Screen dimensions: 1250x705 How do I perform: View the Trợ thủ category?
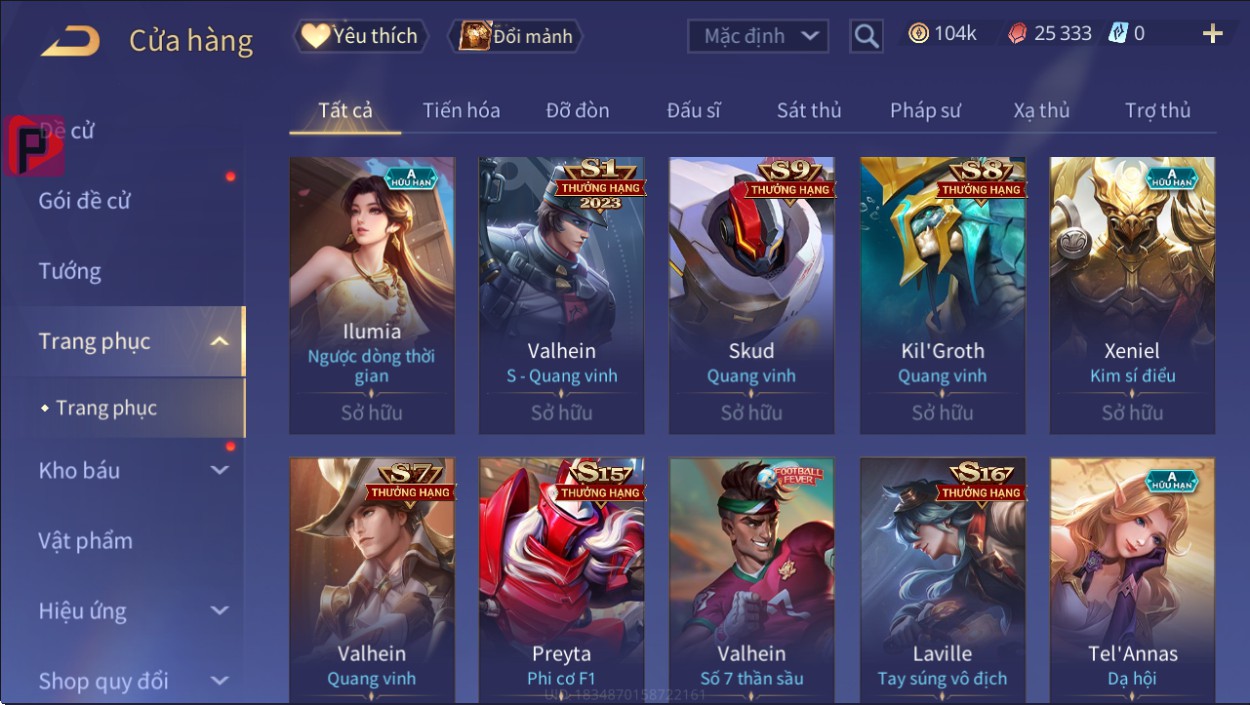pyautogui.click(x=1157, y=111)
